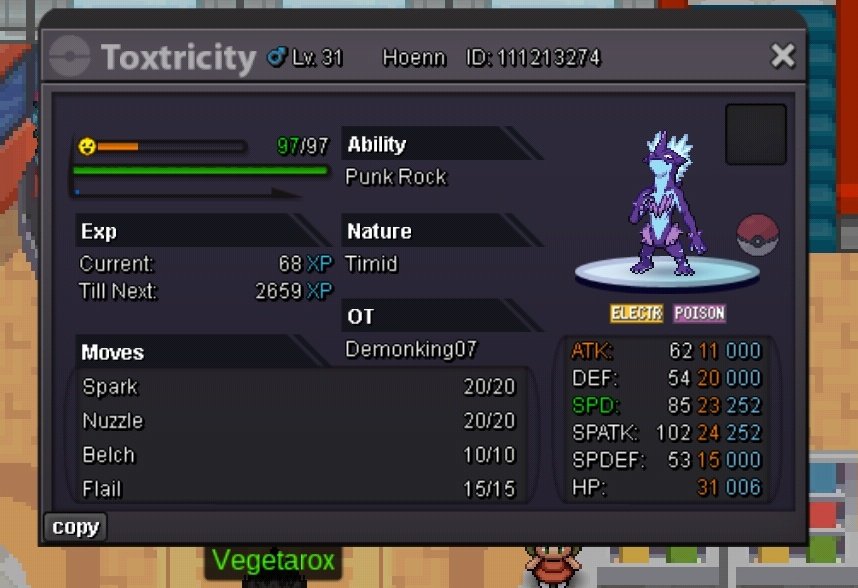
Task: Click the Toxtricity sprite preview
Action: pos(667,205)
